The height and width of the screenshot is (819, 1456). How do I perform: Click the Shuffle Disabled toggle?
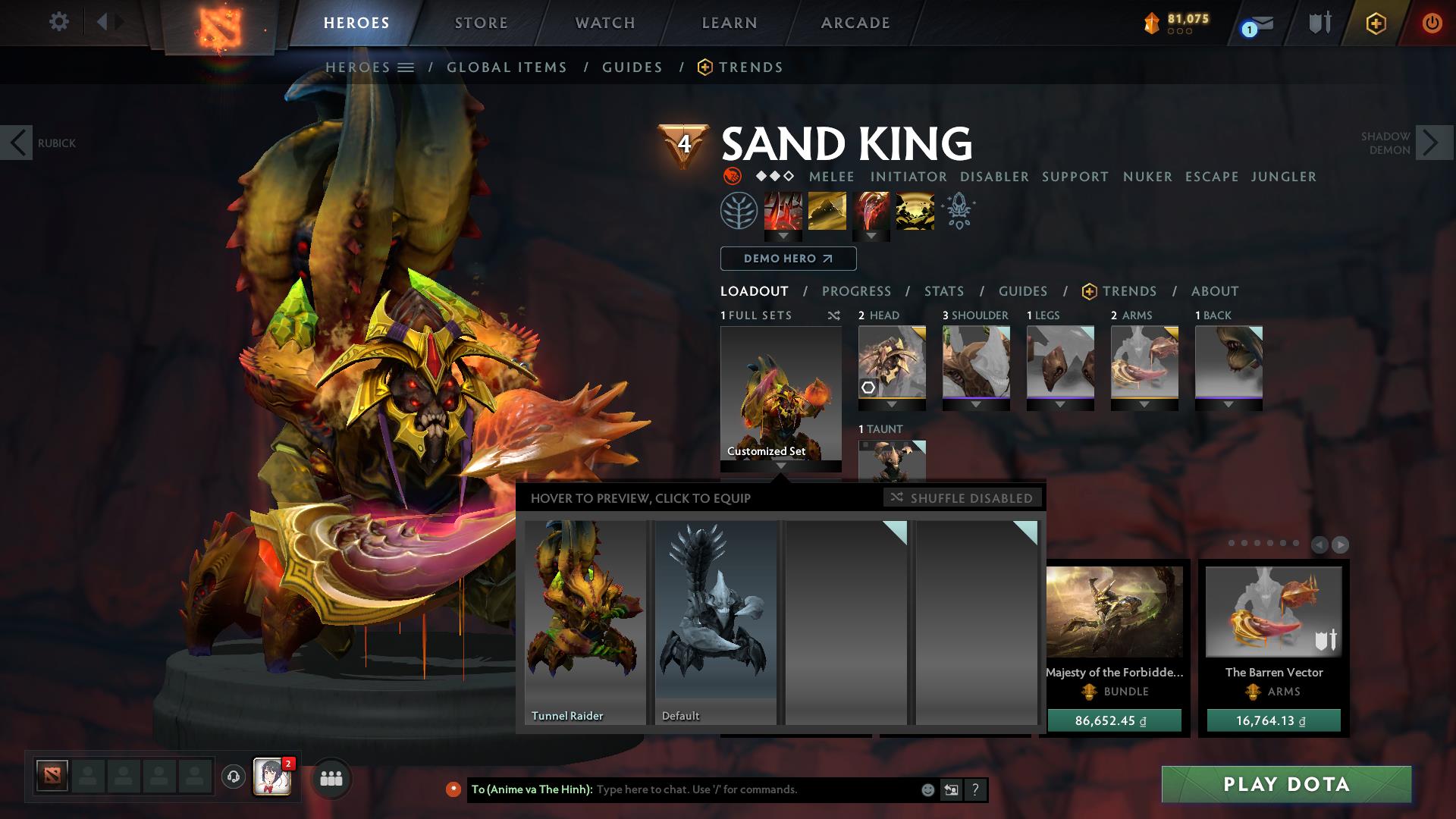point(963,498)
